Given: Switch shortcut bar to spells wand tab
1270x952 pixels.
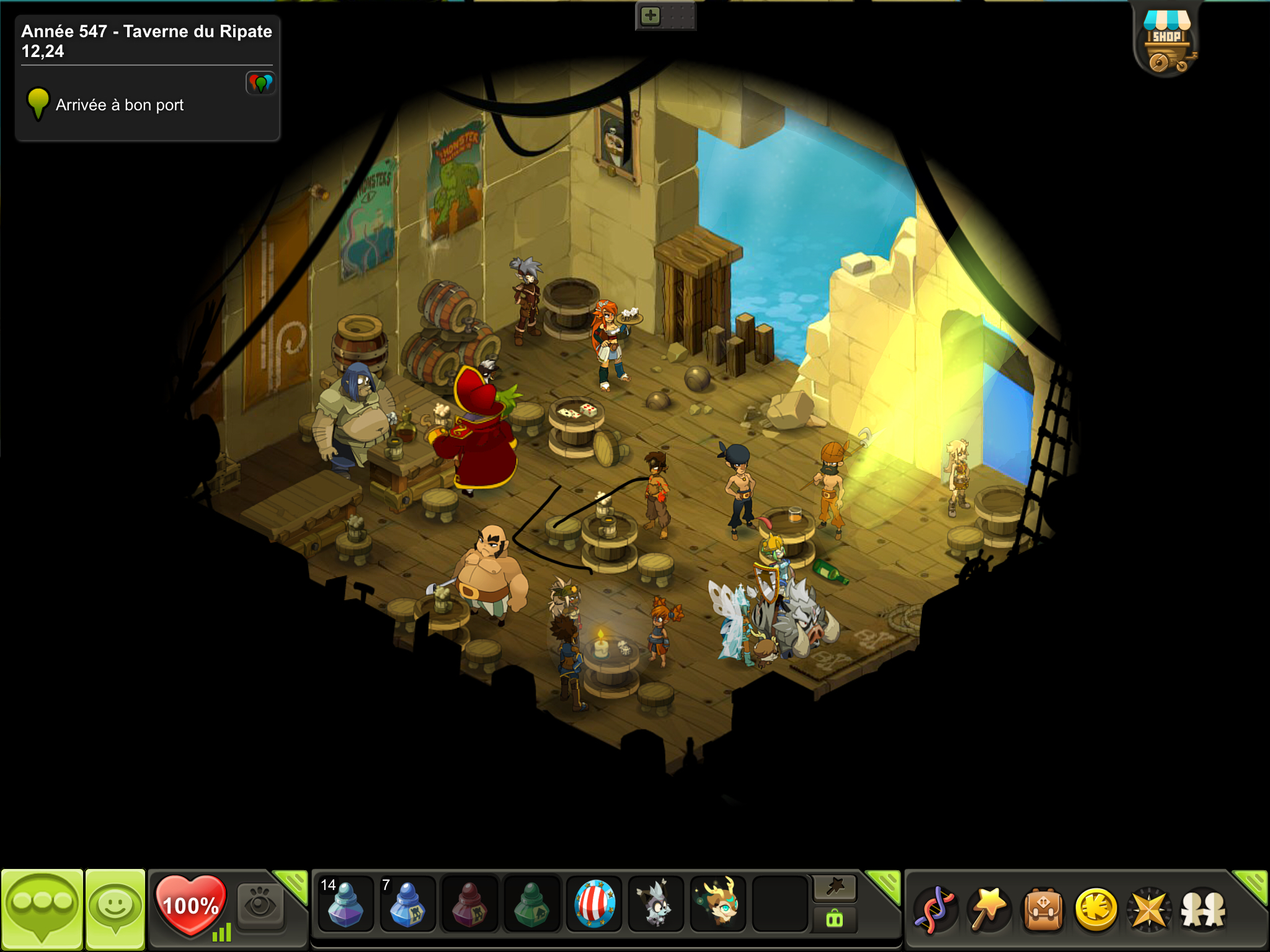Looking at the screenshot, I should [x=834, y=888].
